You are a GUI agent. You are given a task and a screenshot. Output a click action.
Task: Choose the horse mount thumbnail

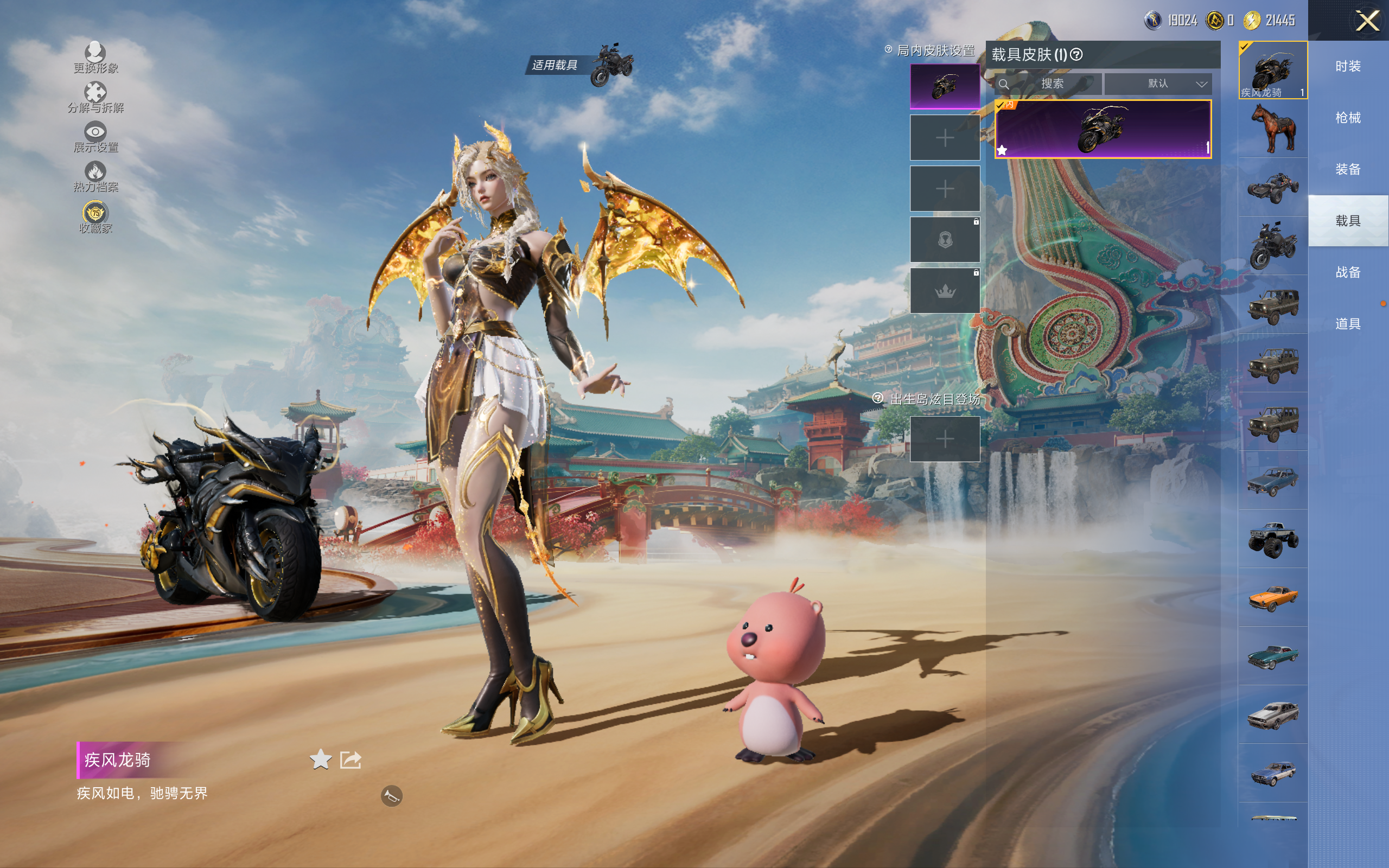(1273, 129)
